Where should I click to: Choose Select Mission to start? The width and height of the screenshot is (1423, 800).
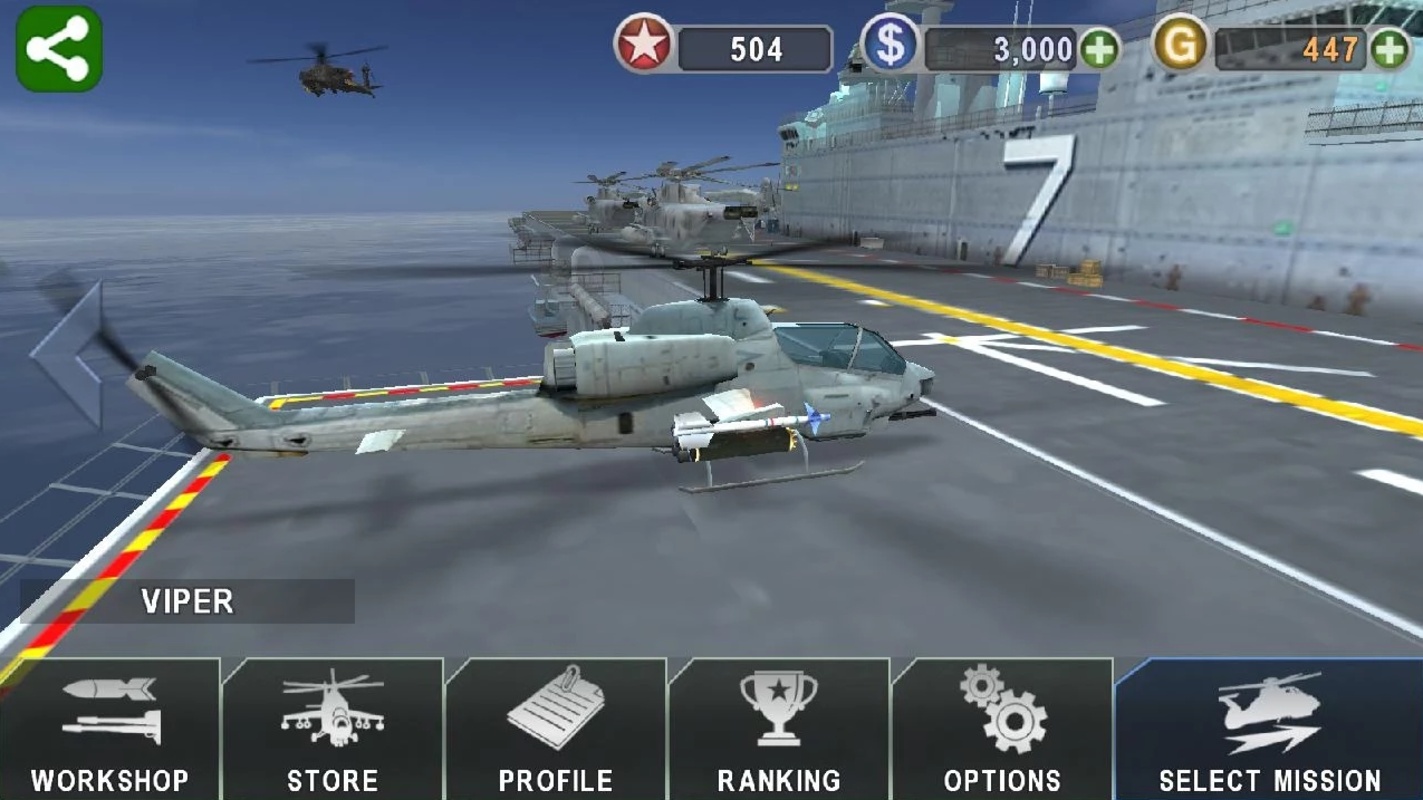click(1269, 730)
